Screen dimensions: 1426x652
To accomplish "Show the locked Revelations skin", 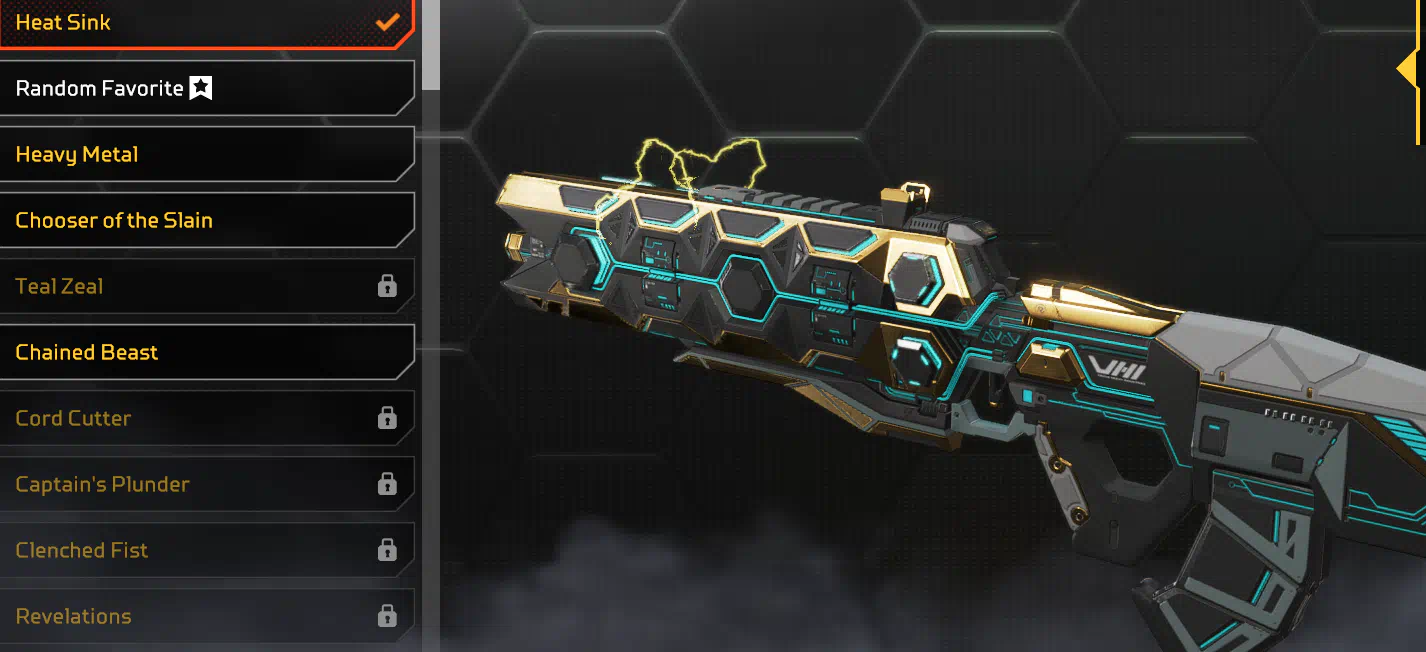I will 200,616.
